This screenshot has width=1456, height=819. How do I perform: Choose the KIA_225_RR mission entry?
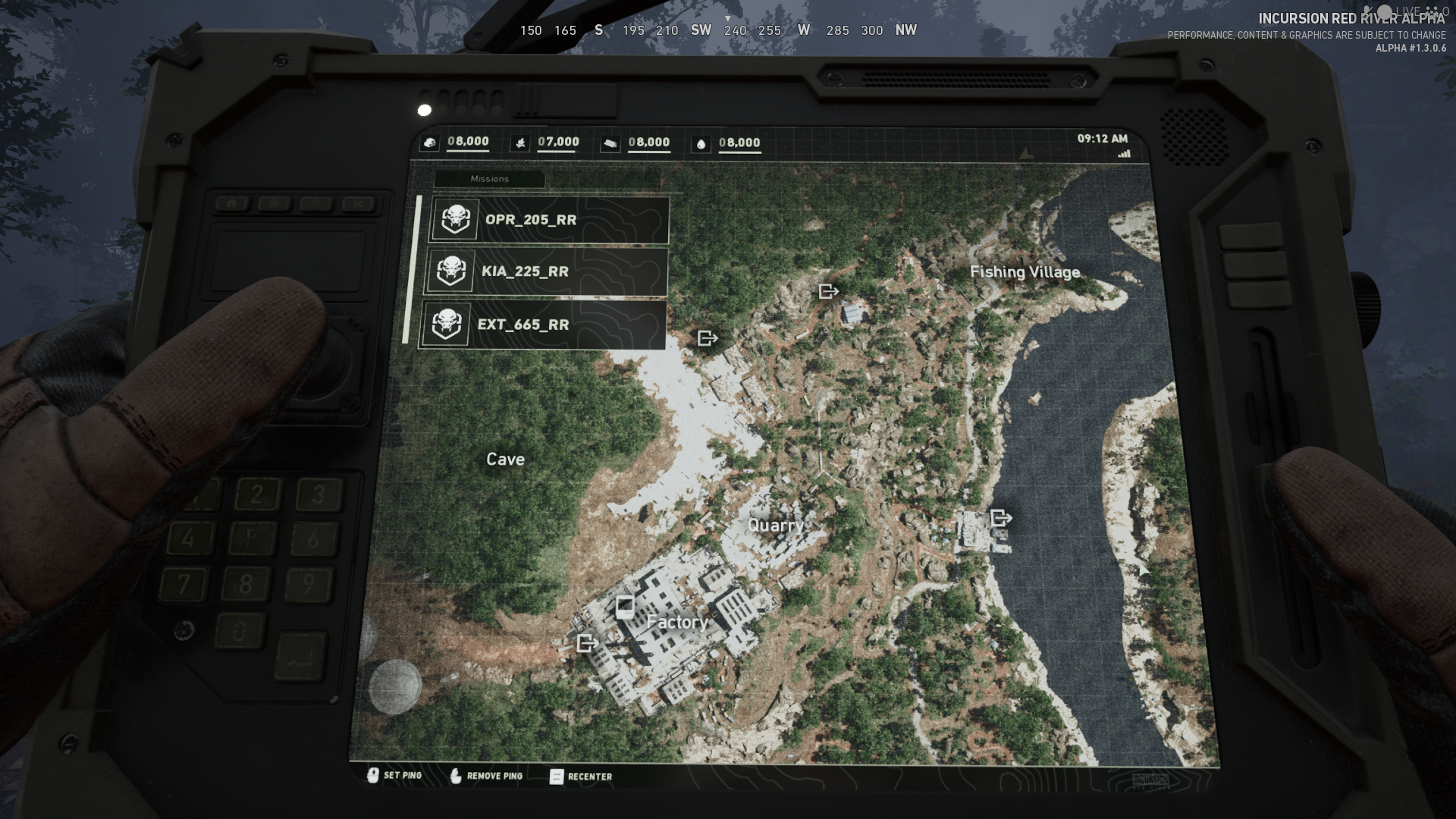[546, 271]
